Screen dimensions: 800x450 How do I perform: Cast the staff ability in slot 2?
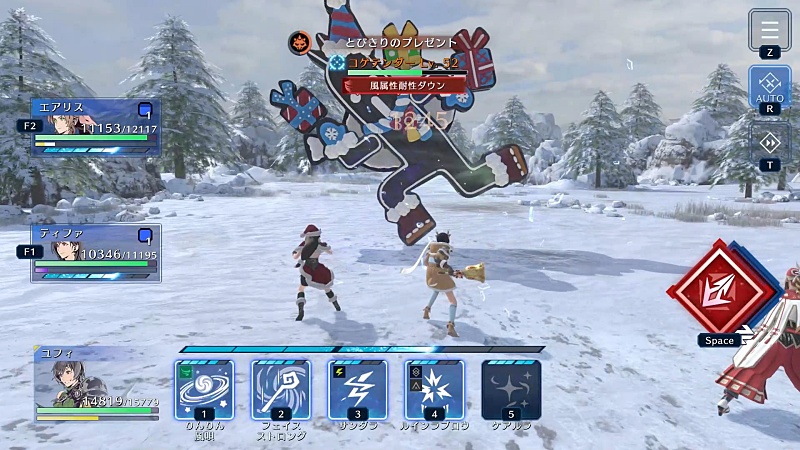(281, 389)
